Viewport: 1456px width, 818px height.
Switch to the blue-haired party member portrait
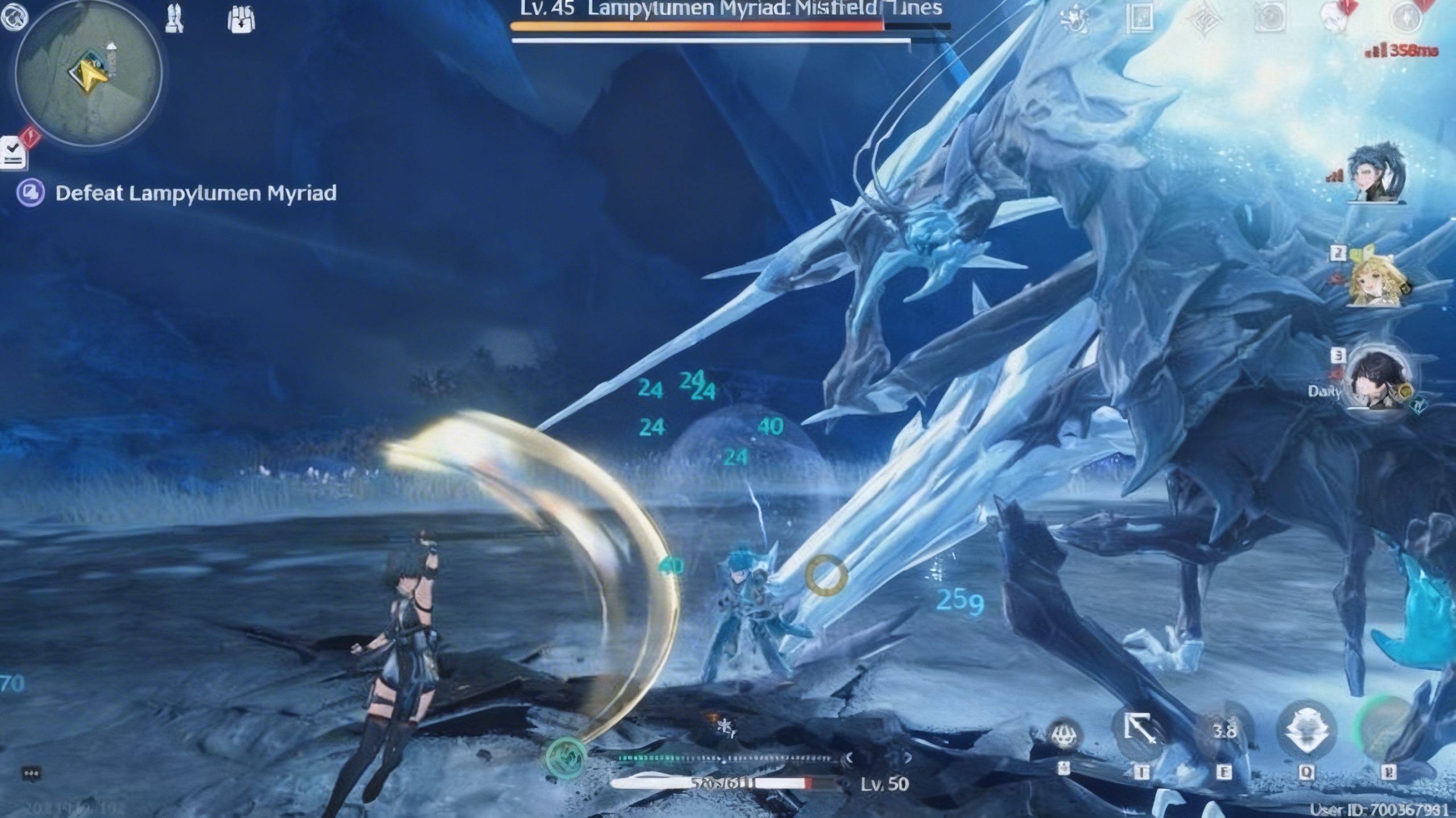1376,173
